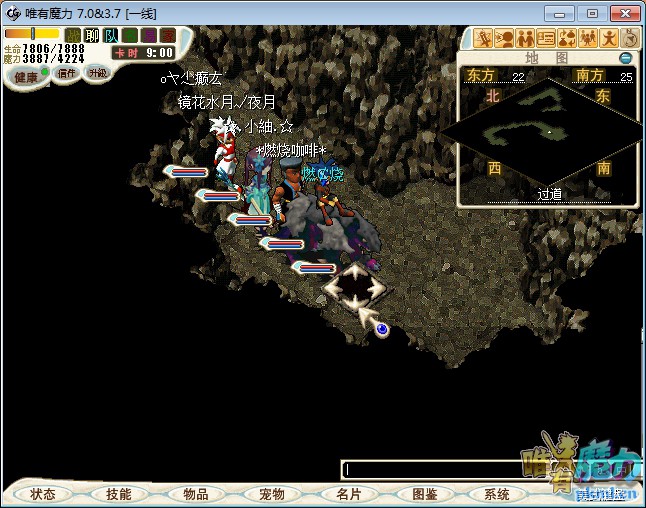Open the 物品 items menu
Image resolution: width=646 pixels, height=508 pixels.
[x=196, y=494]
